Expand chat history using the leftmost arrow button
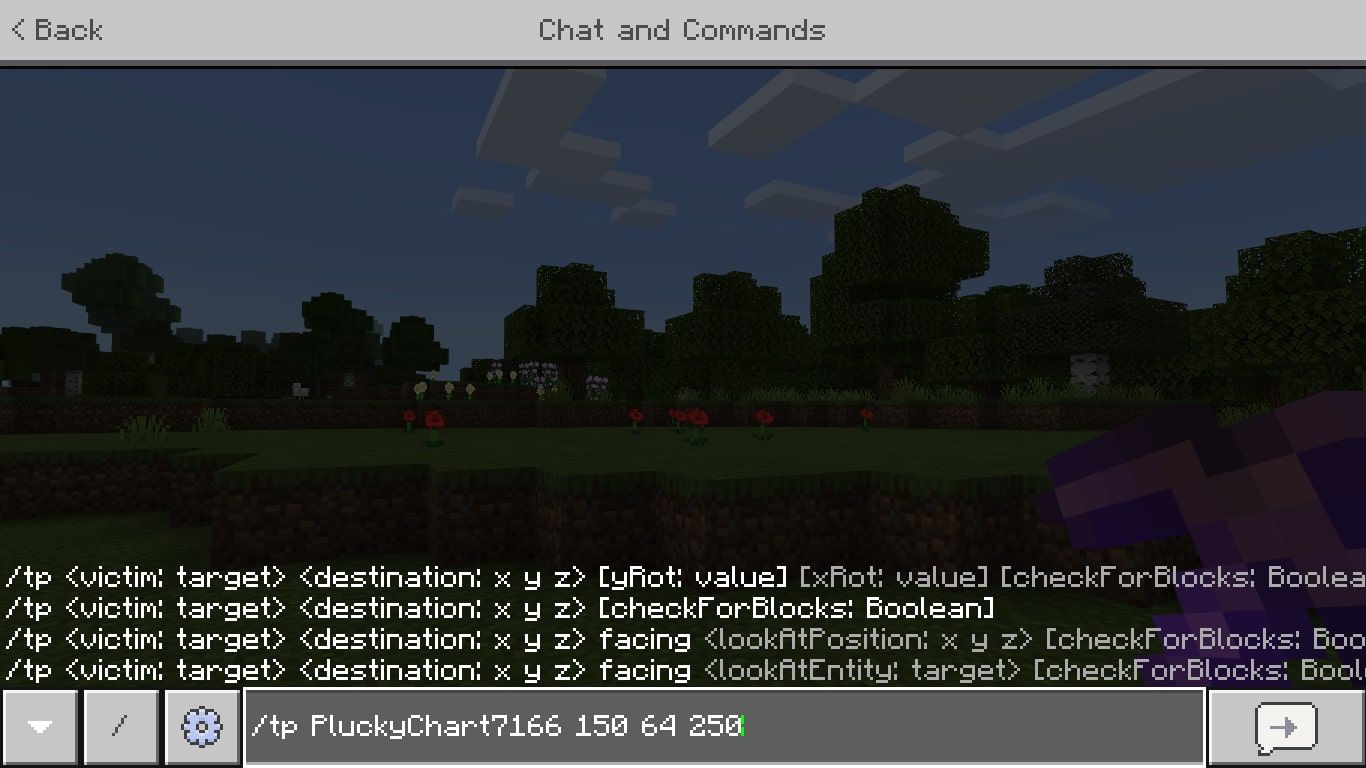 40,727
